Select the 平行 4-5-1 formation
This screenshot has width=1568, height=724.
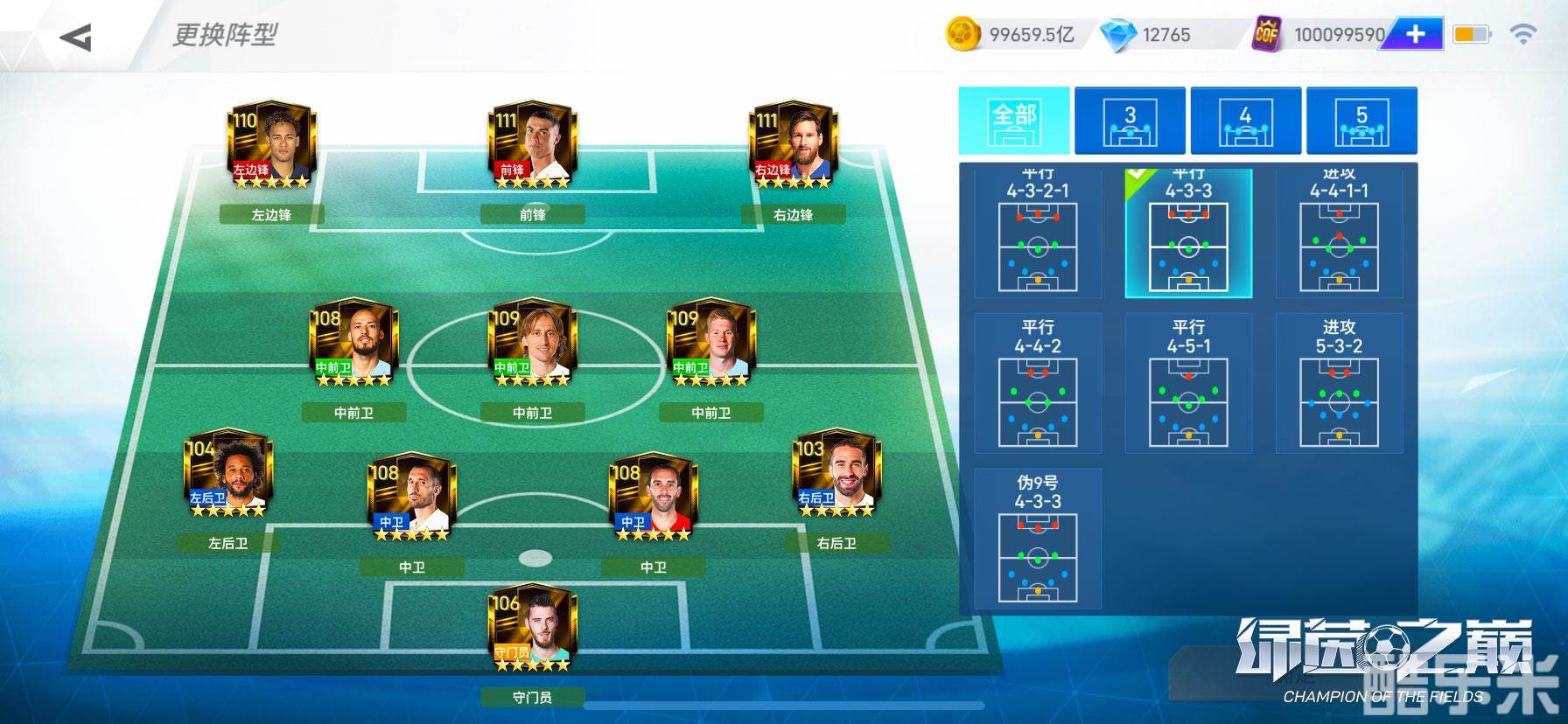(1188, 385)
